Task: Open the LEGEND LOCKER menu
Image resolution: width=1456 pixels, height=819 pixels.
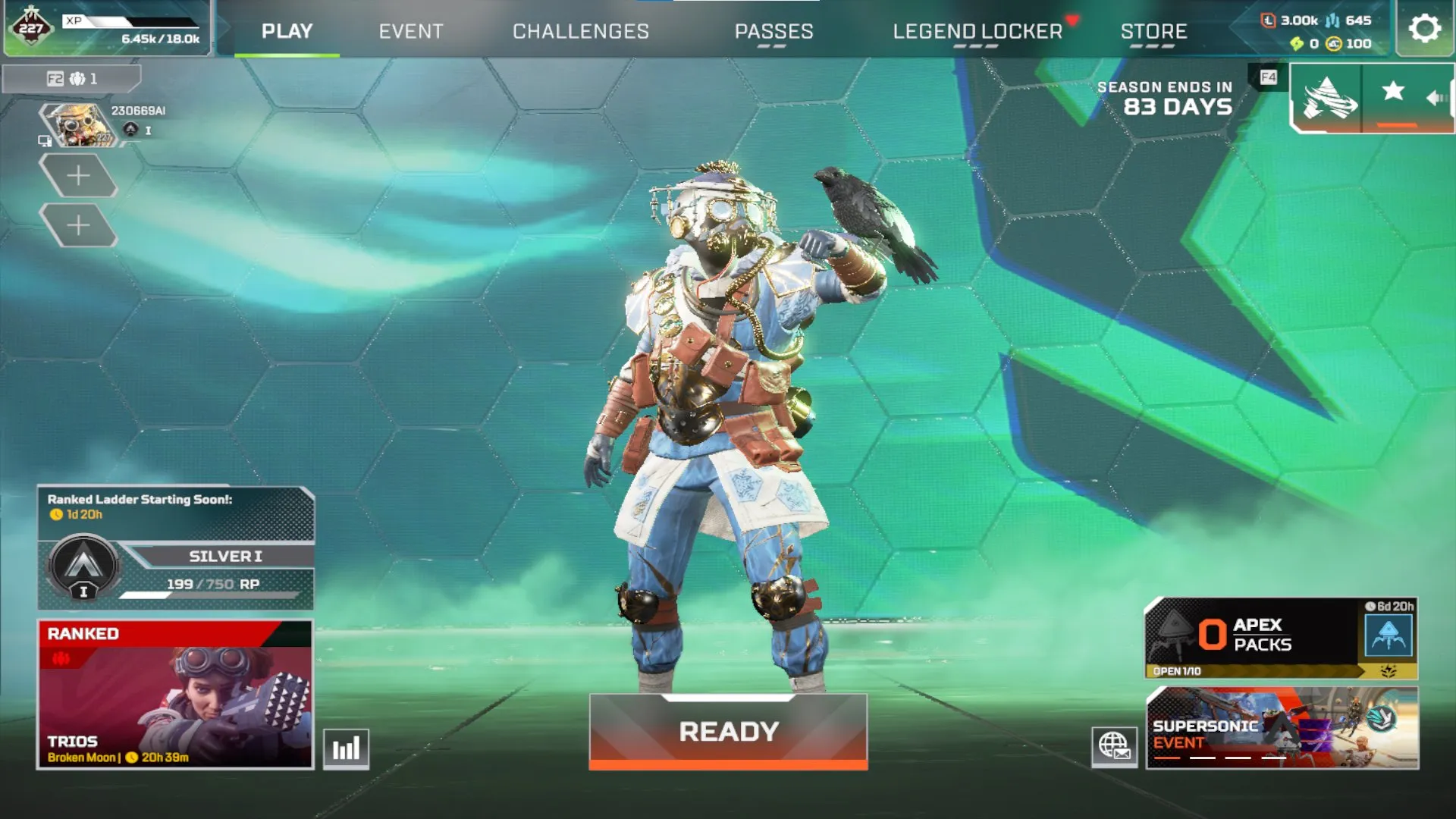Action: point(978,32)
